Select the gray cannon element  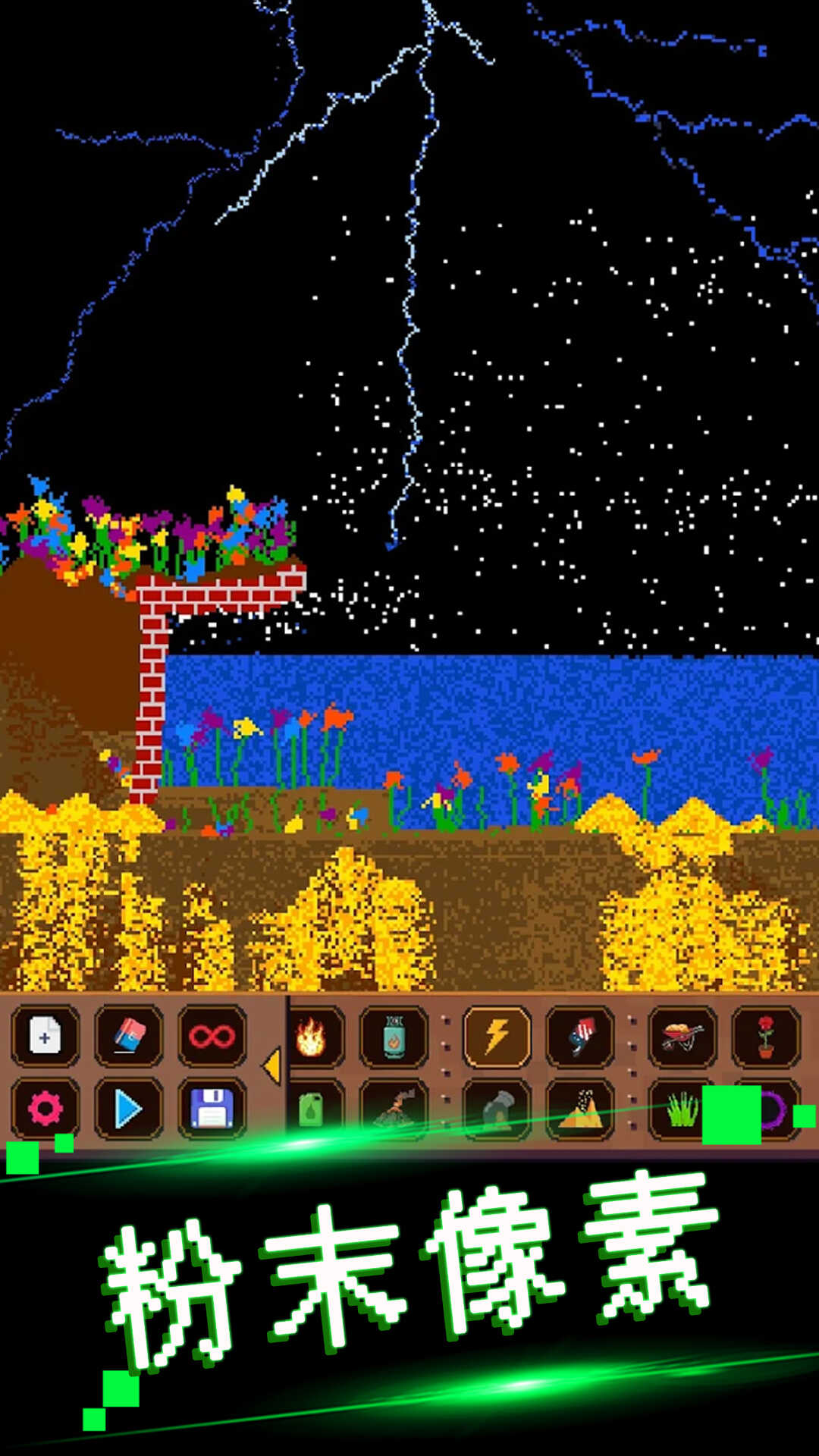[x=497, y=1110]
